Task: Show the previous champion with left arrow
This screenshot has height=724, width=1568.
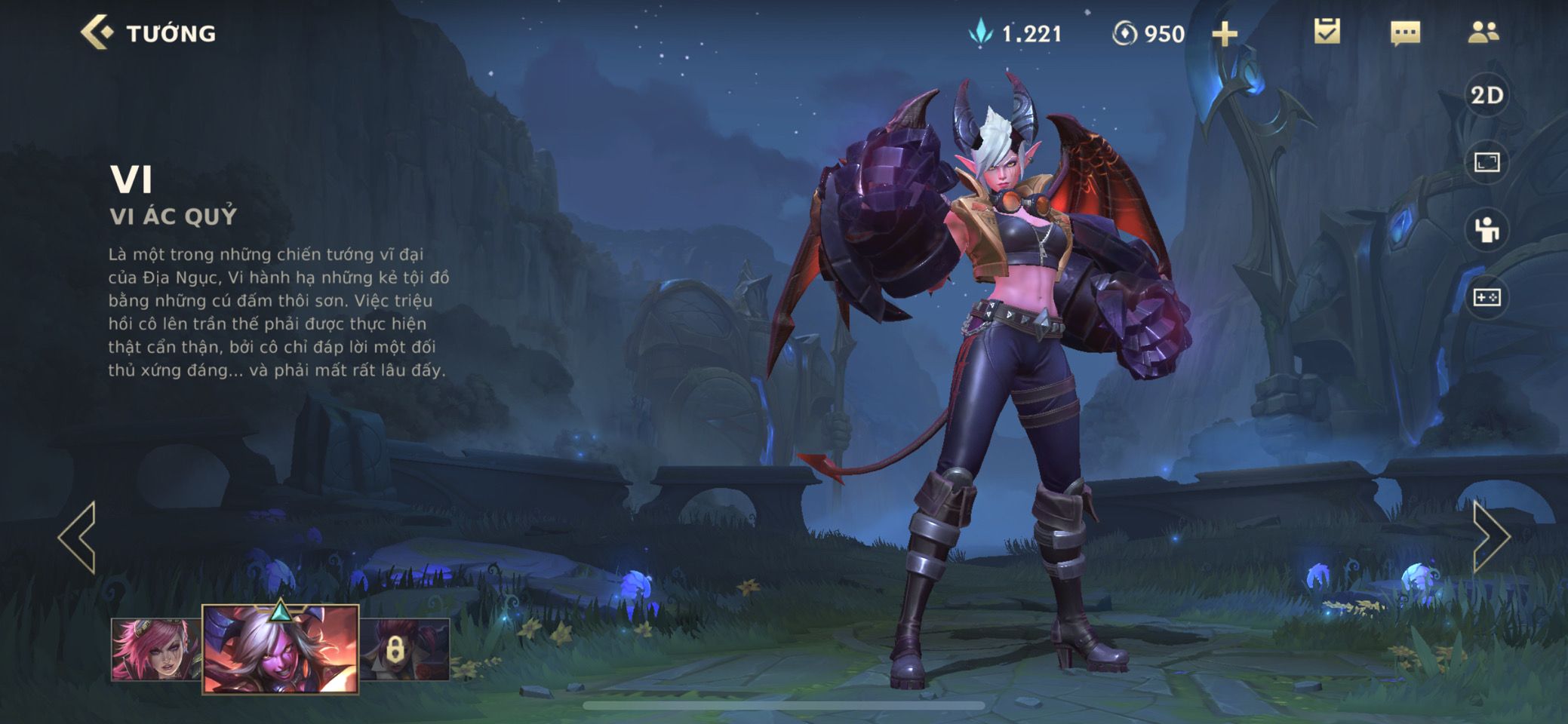Action: [78, 537]
